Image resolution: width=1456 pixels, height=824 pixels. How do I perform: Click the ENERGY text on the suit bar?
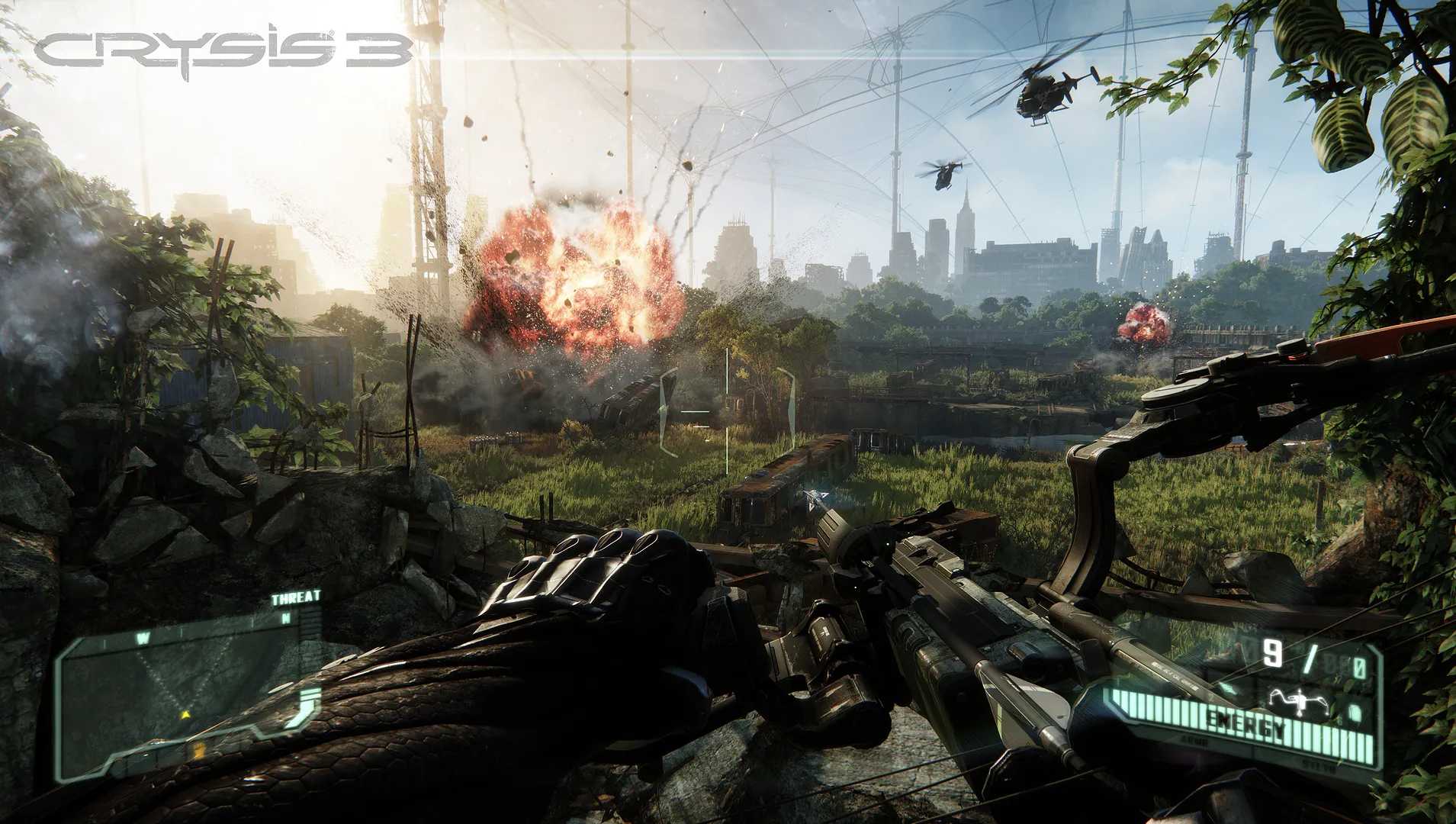click(x=1245, y=723)
